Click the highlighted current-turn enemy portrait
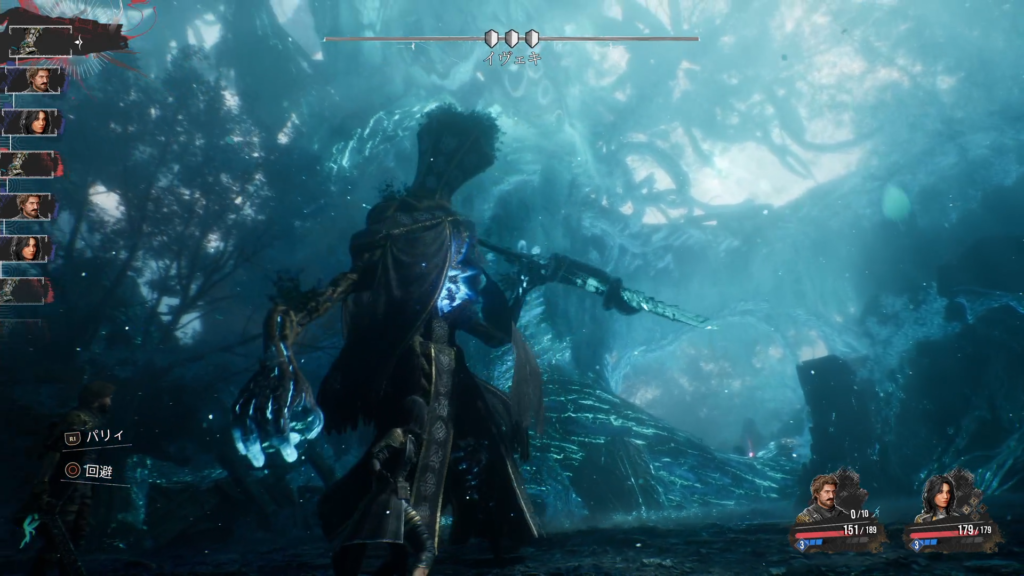Image resolution: width=1024 pixels, height=576 pixels. coord(30,40)
